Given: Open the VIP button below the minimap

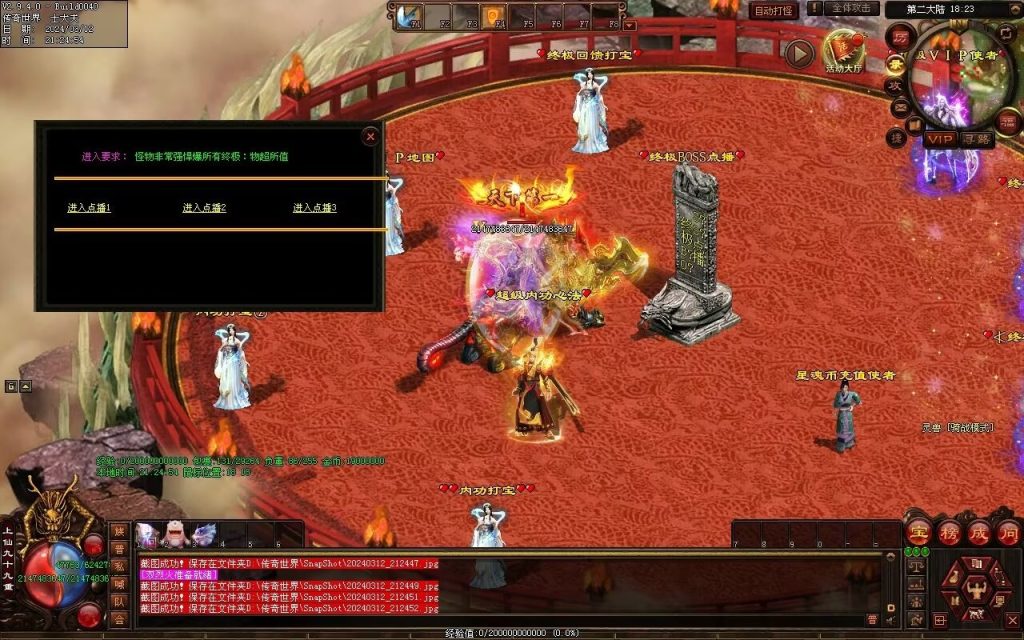Looking at the screenshot, I should [x=939, y=139].
